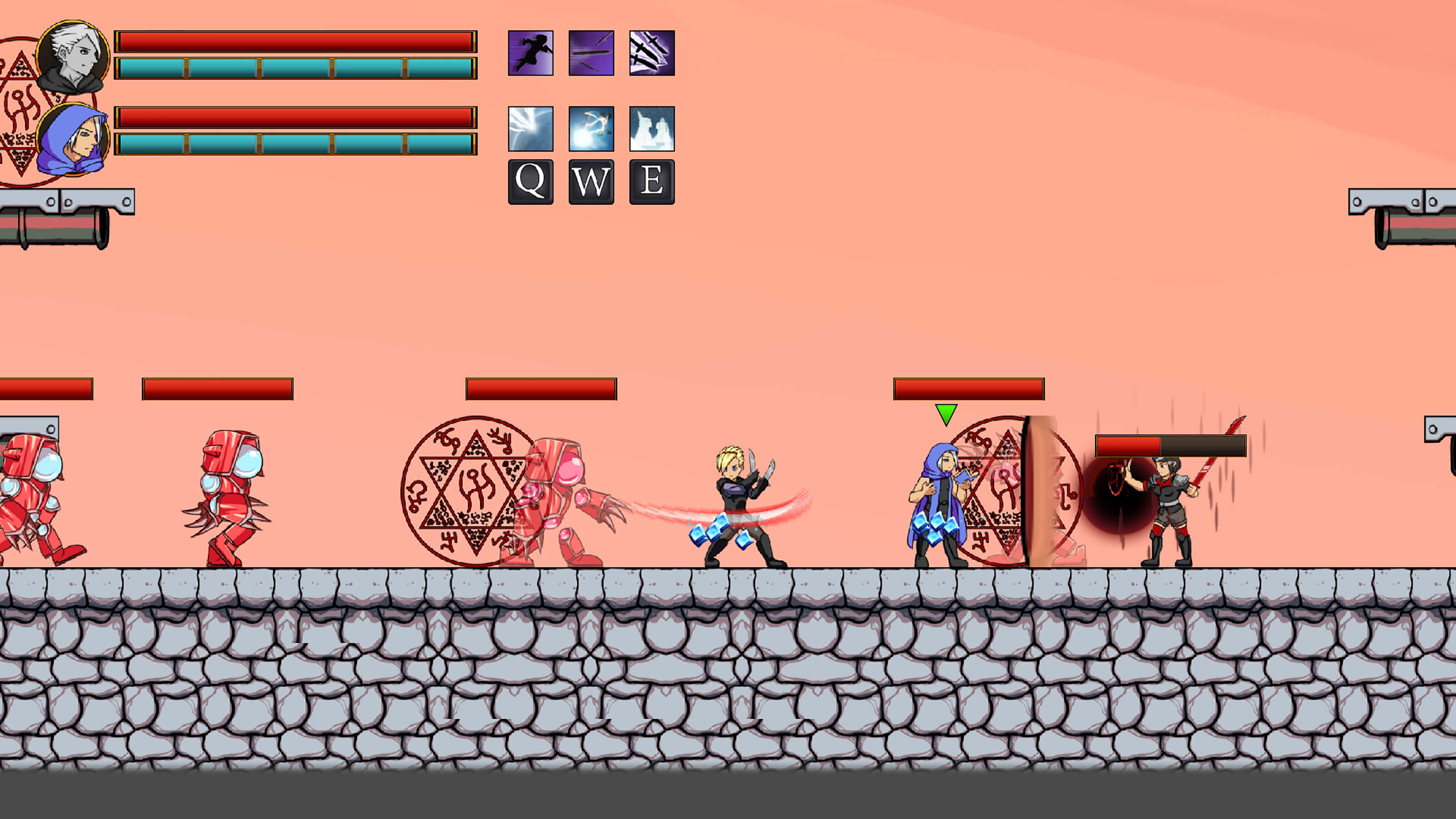Cast the white lightning flash spell

point(530,129)
